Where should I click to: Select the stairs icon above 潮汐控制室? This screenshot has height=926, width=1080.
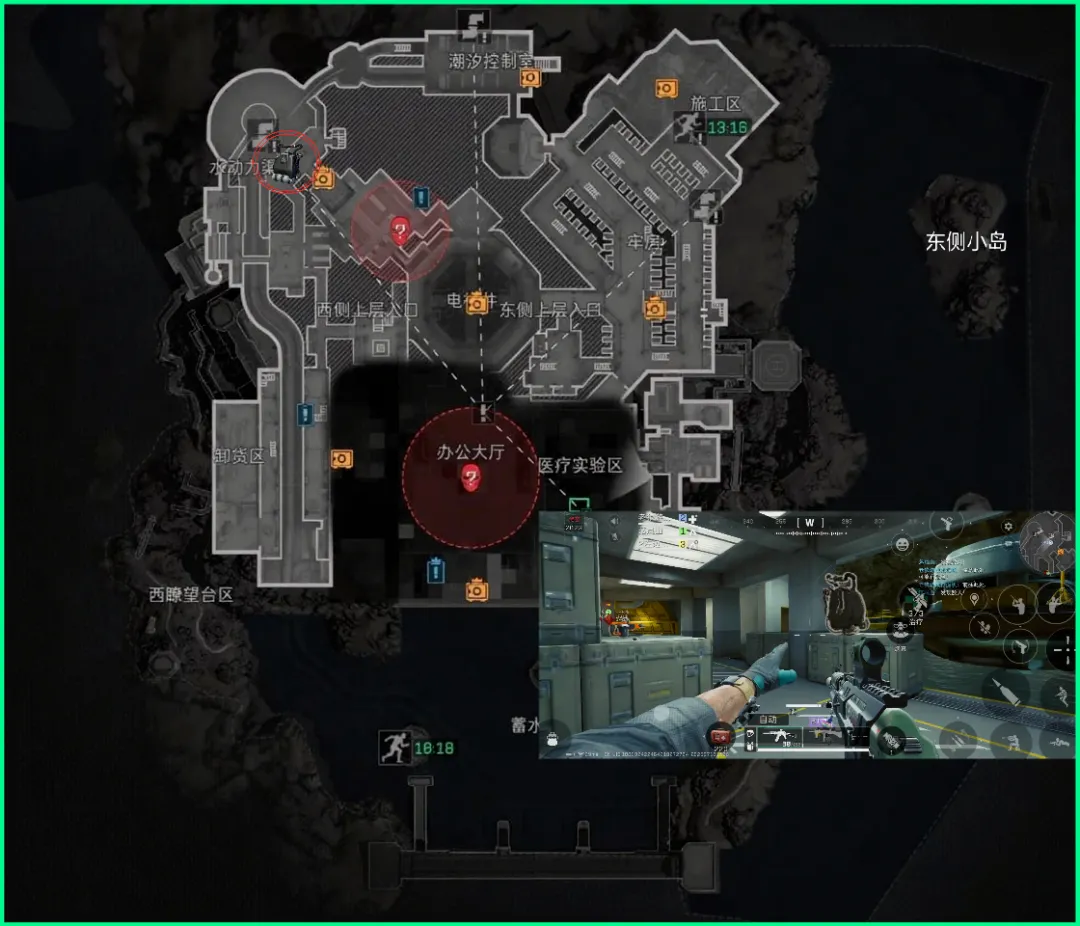click(x=469, y=20)
